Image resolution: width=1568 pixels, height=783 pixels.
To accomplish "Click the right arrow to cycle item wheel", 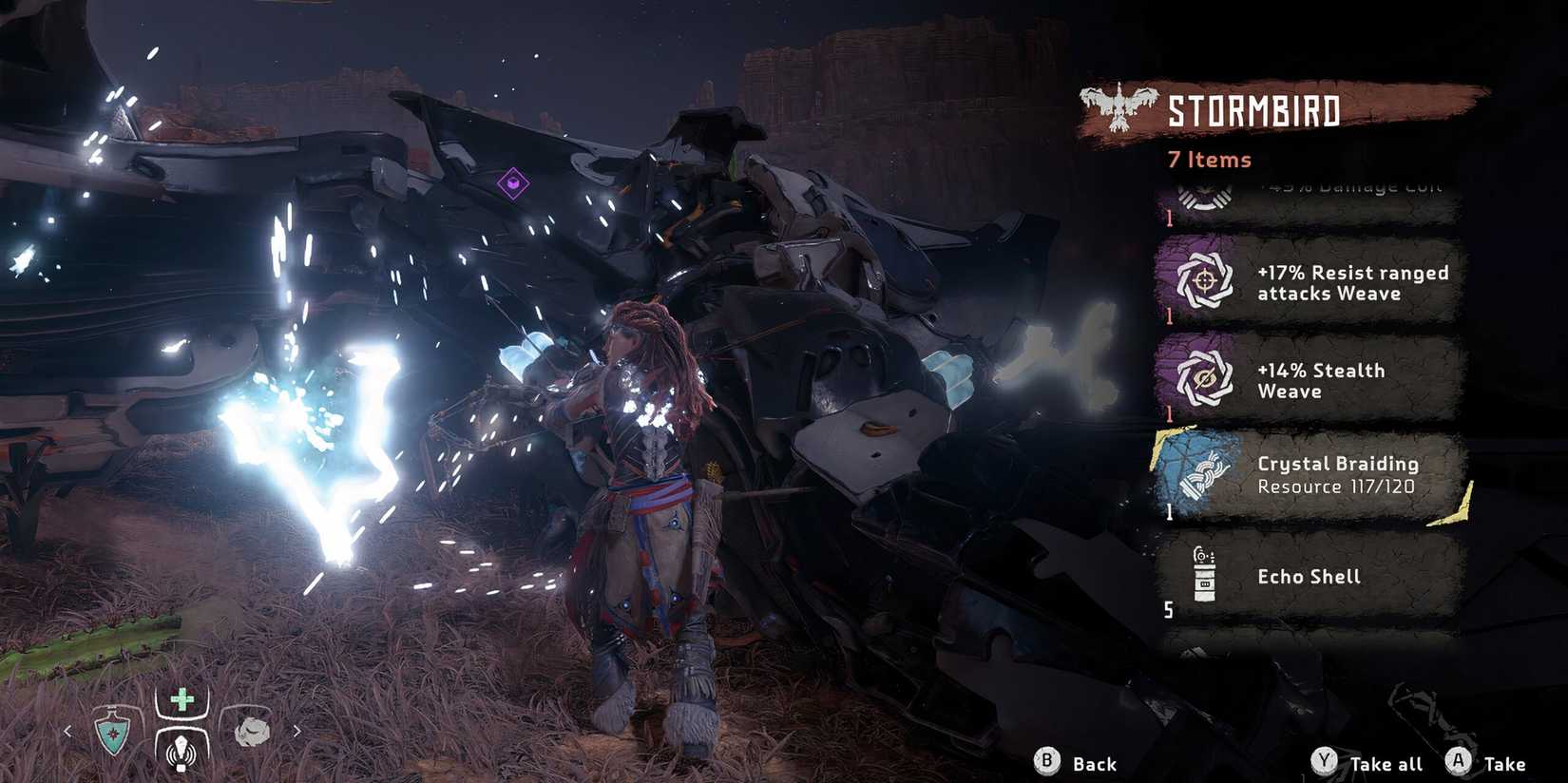I will pyautogui.click(x=297, y=732).
